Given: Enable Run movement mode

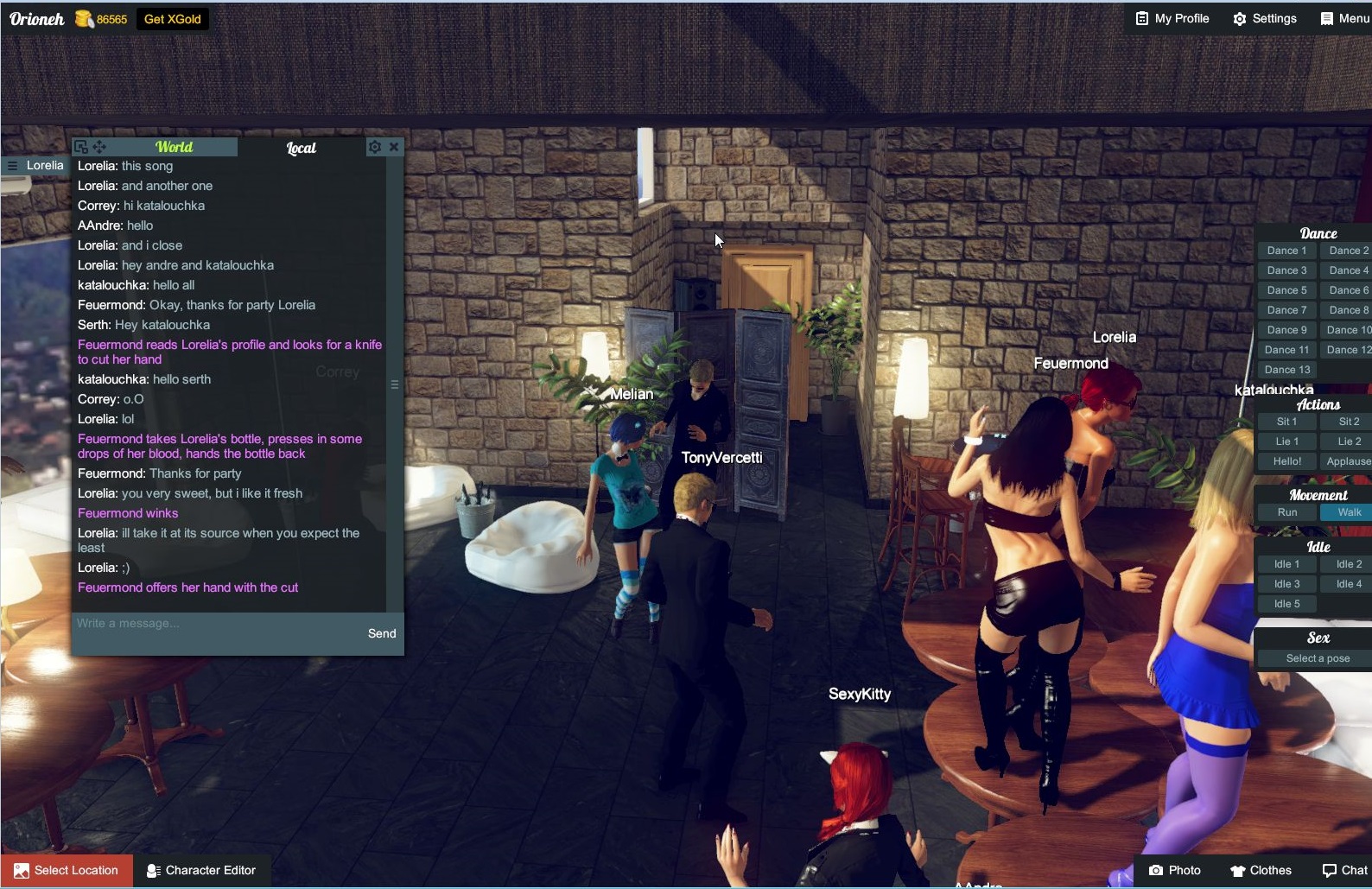Looking at the screenshot, I should click(x=1286, y=511).
